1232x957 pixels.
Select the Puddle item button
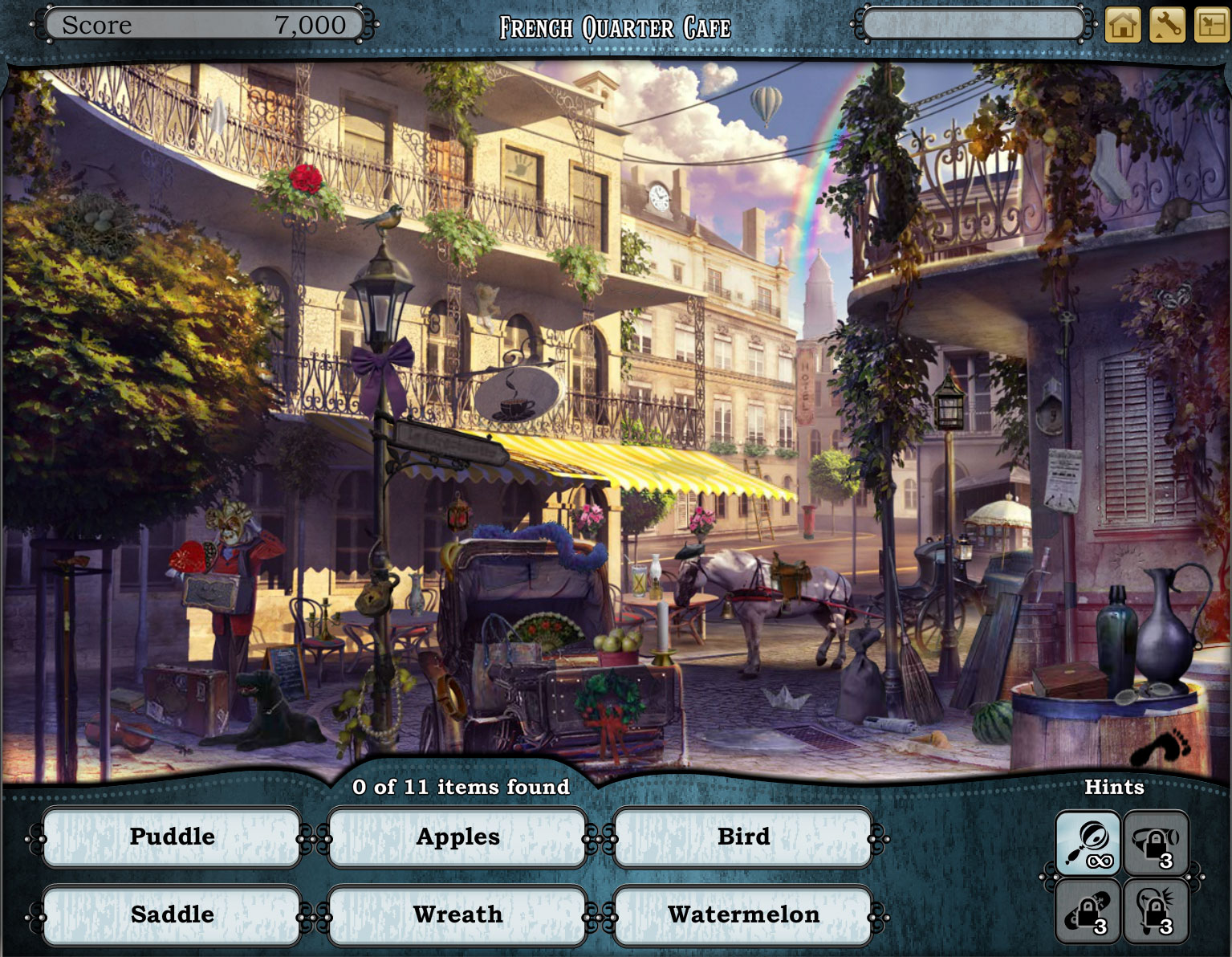pyautogui.click(x=172, y=837)
